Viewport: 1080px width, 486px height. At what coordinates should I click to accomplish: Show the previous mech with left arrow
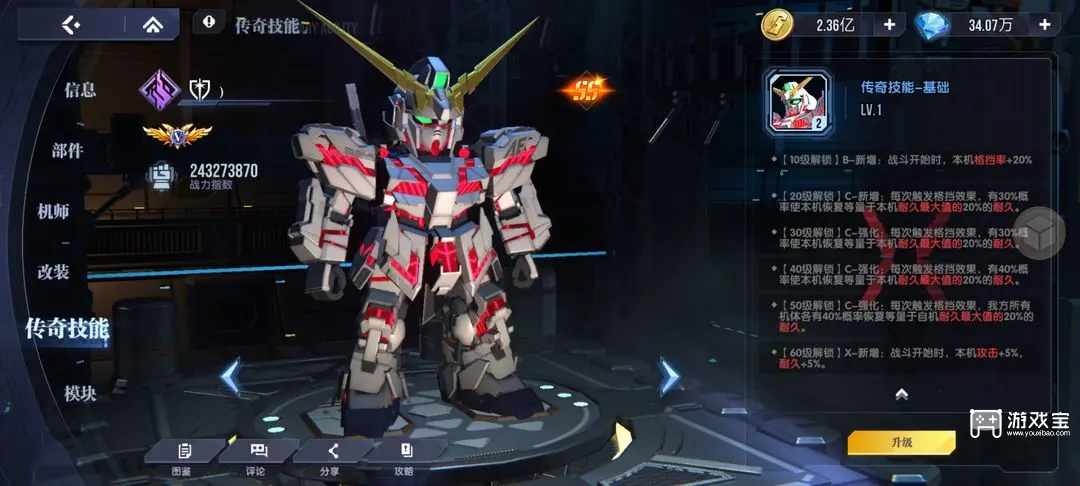tap(231, 376)
